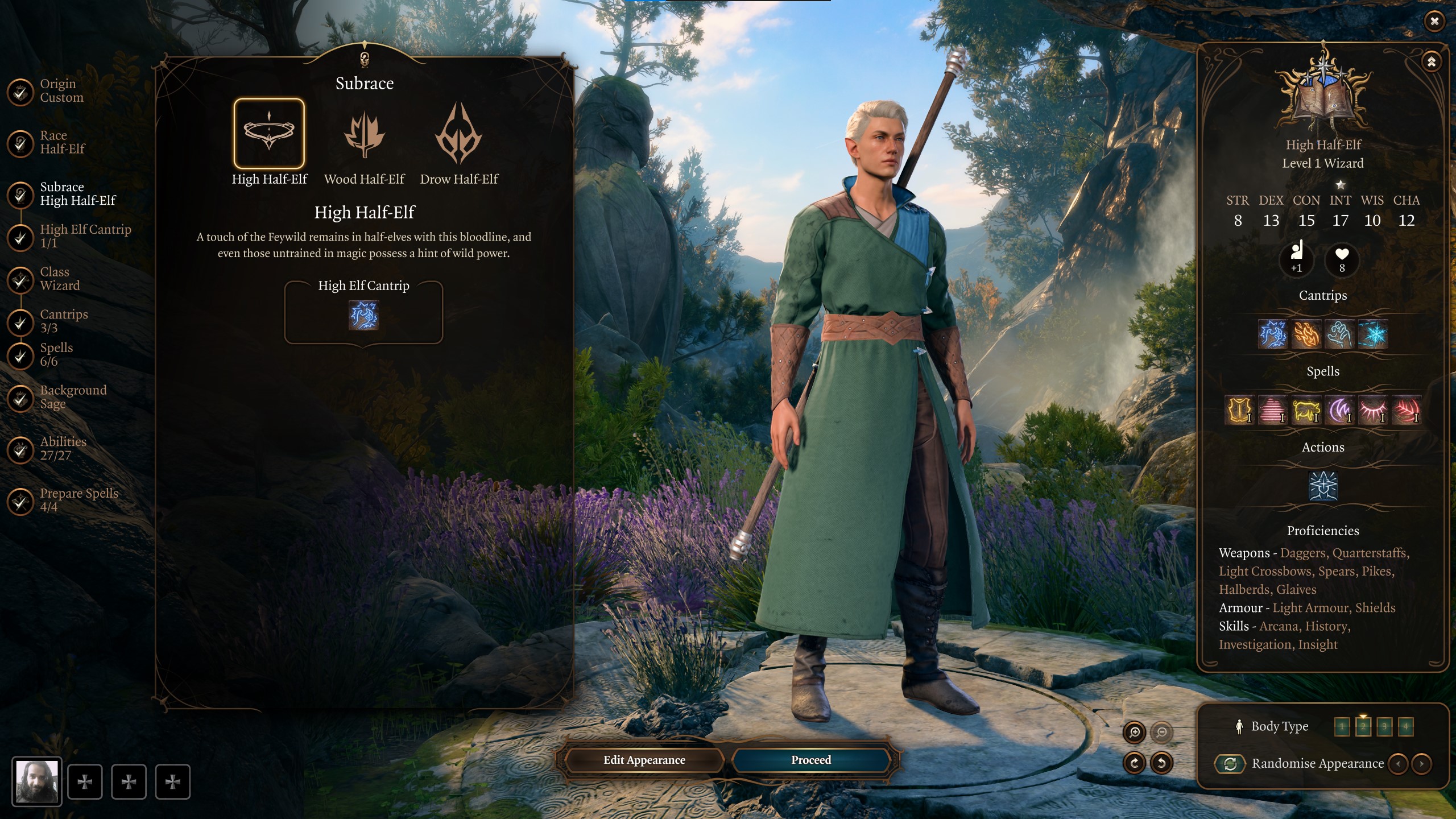Click the Wizard class book icon
Screen dimensions: 1456x819
click(1324, 93)
